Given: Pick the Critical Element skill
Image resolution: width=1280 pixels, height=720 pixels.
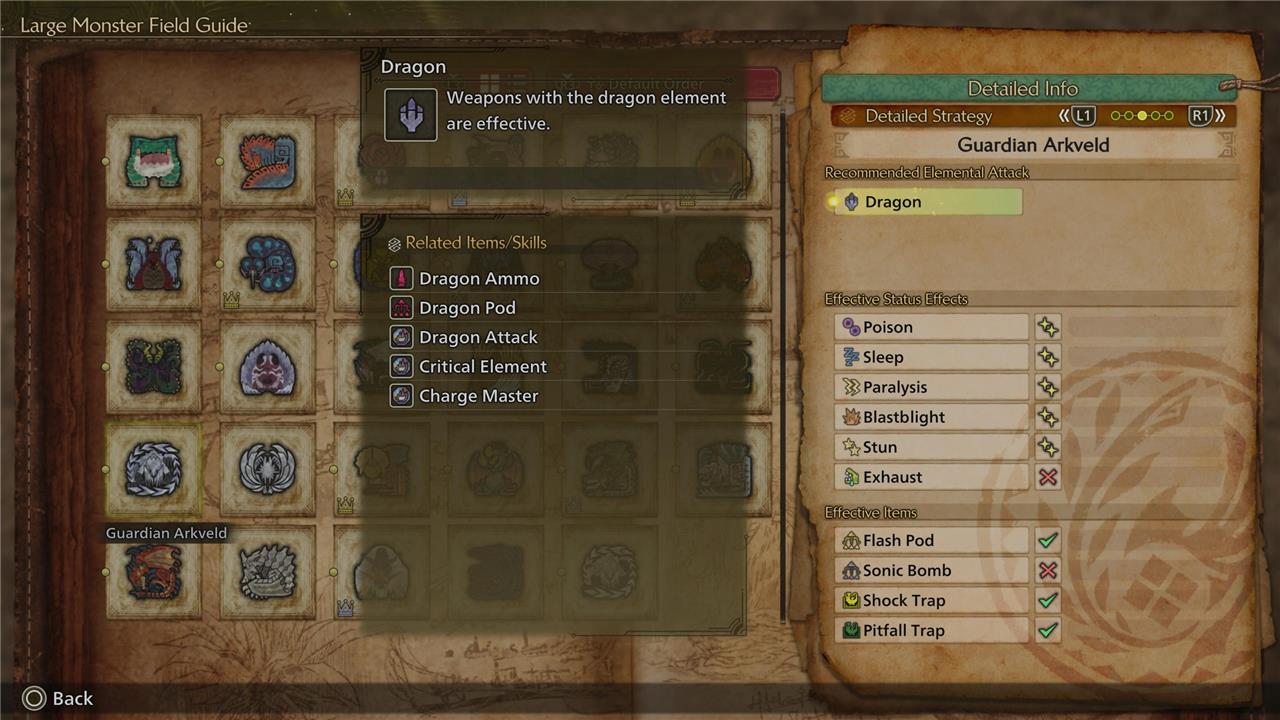Looking at the screenshot, I should pyautogui.click(x=482, y=367).
